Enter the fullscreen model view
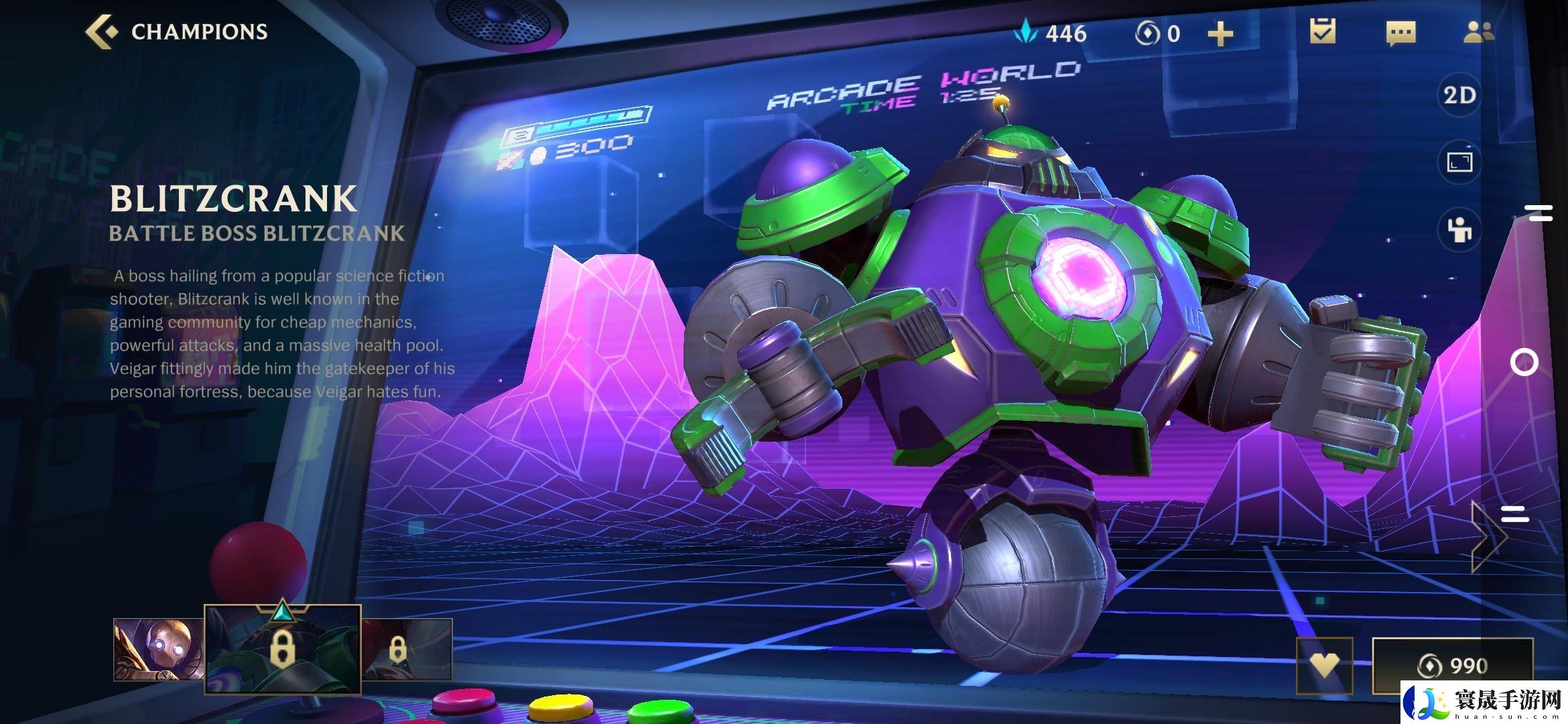This screenshot has width=1568, height=724. click(1459, 162)
